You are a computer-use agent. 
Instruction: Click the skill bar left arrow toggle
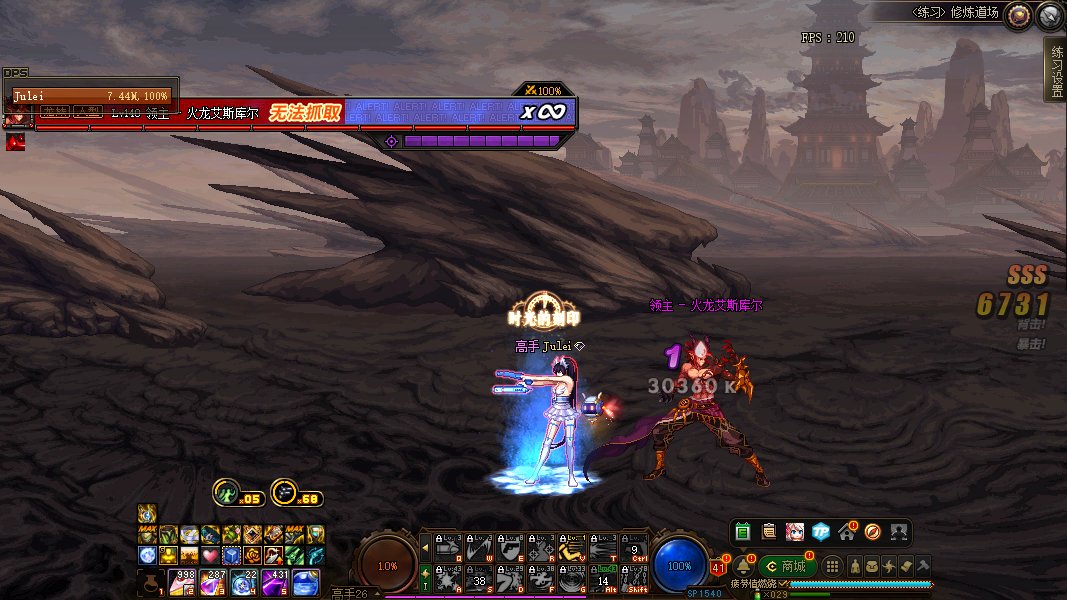[x=425, y=547]
